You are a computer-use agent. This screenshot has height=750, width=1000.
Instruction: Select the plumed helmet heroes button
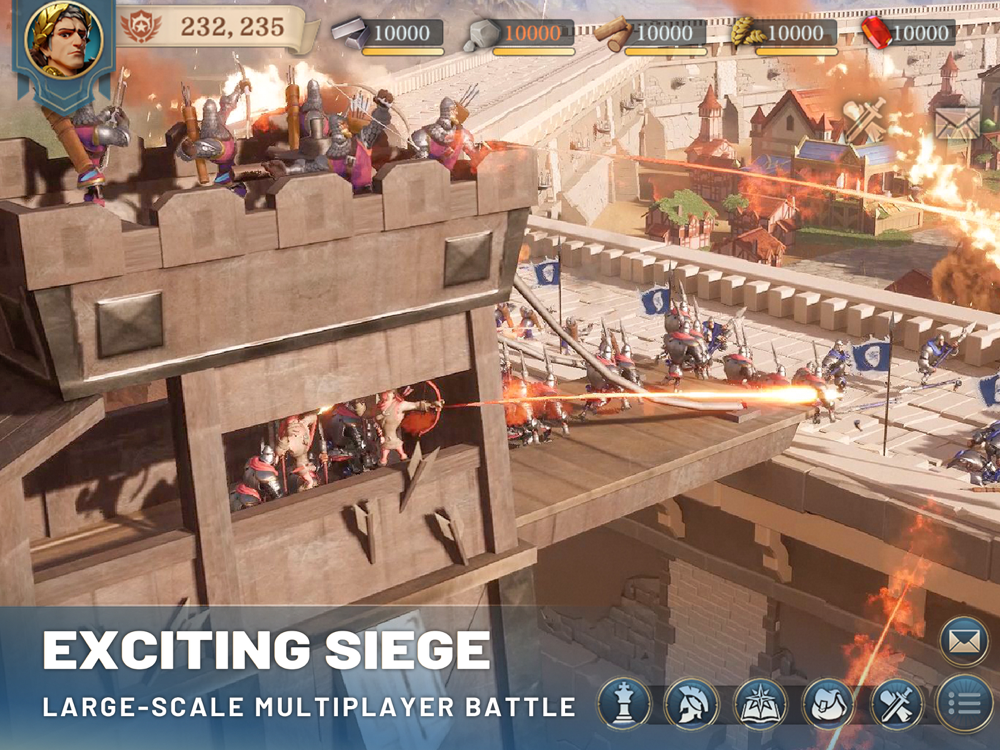692,704
